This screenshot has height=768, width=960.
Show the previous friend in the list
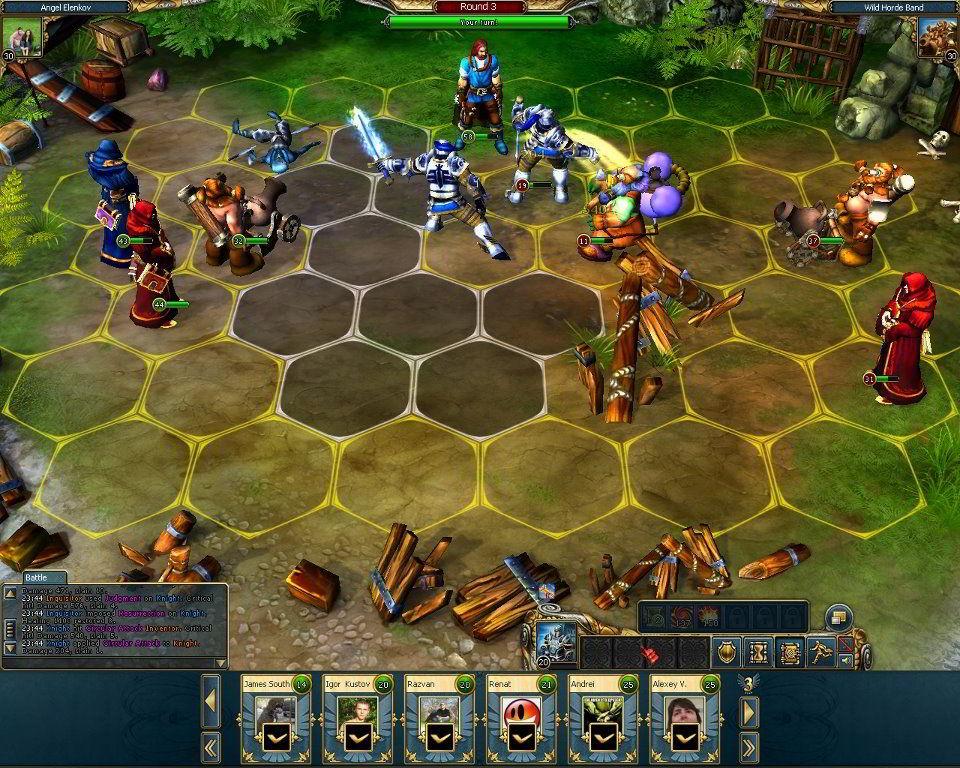(211, 701)
